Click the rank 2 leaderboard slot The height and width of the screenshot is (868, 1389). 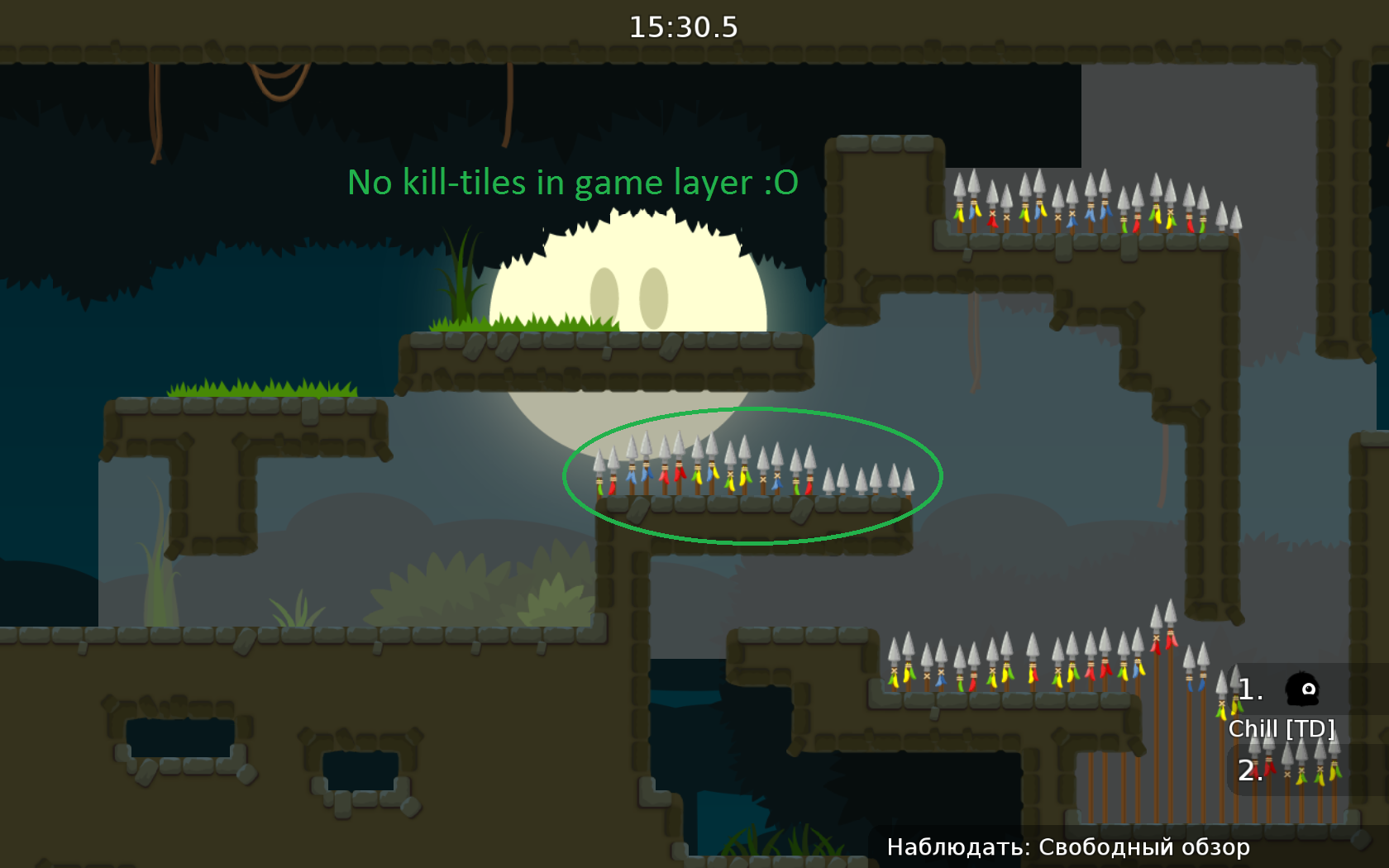coord(1248,770)
